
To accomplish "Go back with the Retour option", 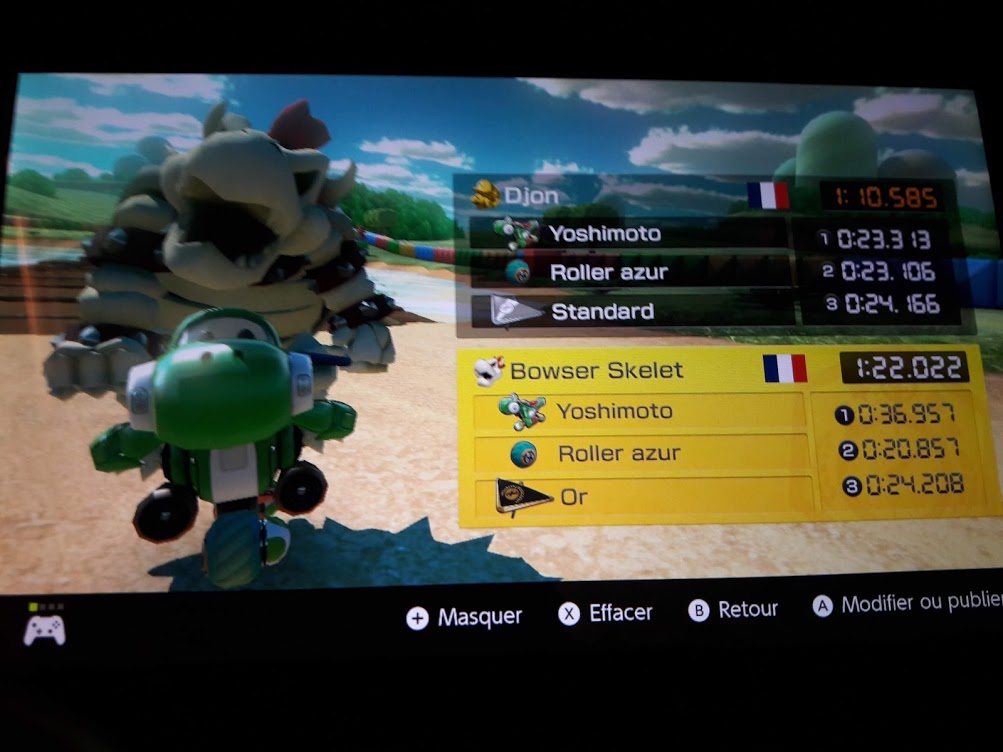I will click(734, 610).
